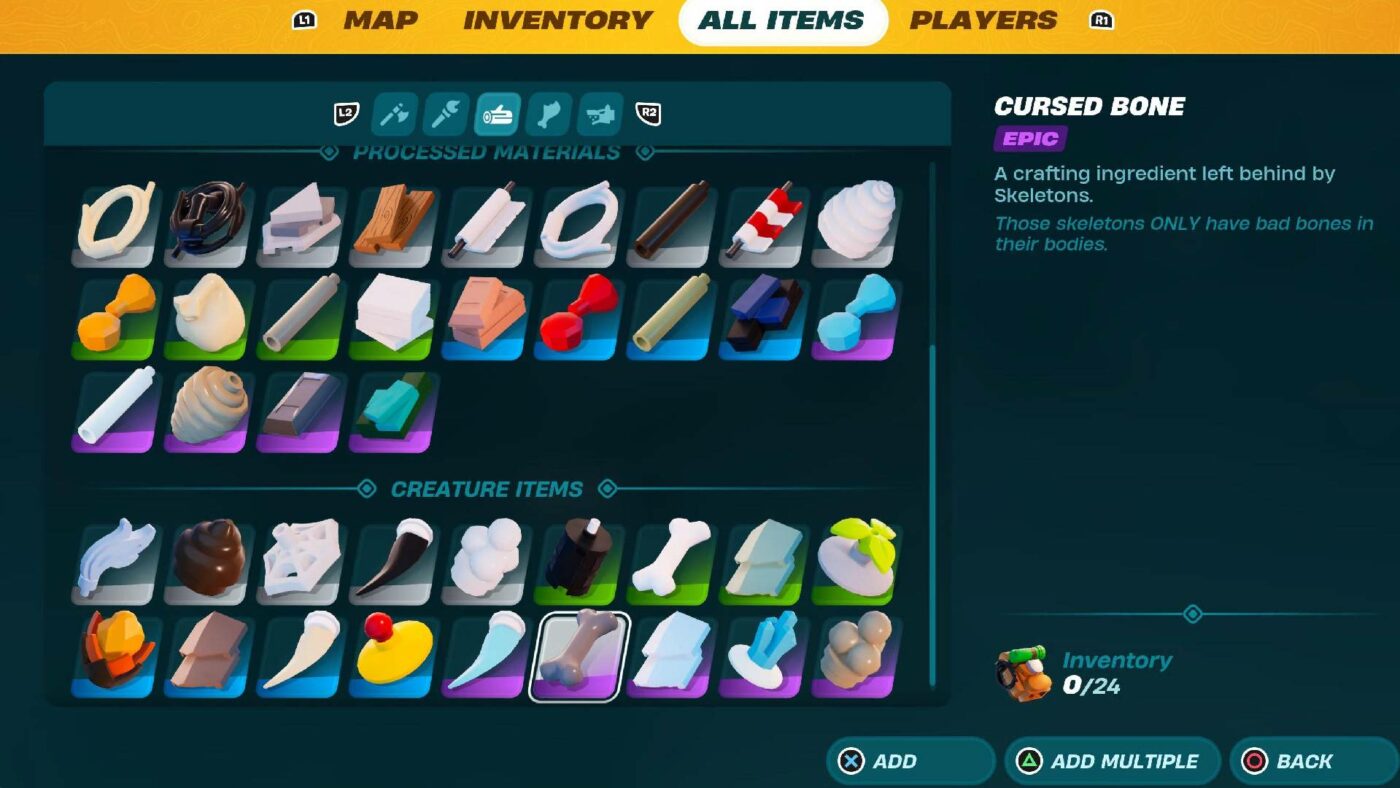Switch to the MAP tab
This screenshot has width=1400, height=788.
pos(378,20)
